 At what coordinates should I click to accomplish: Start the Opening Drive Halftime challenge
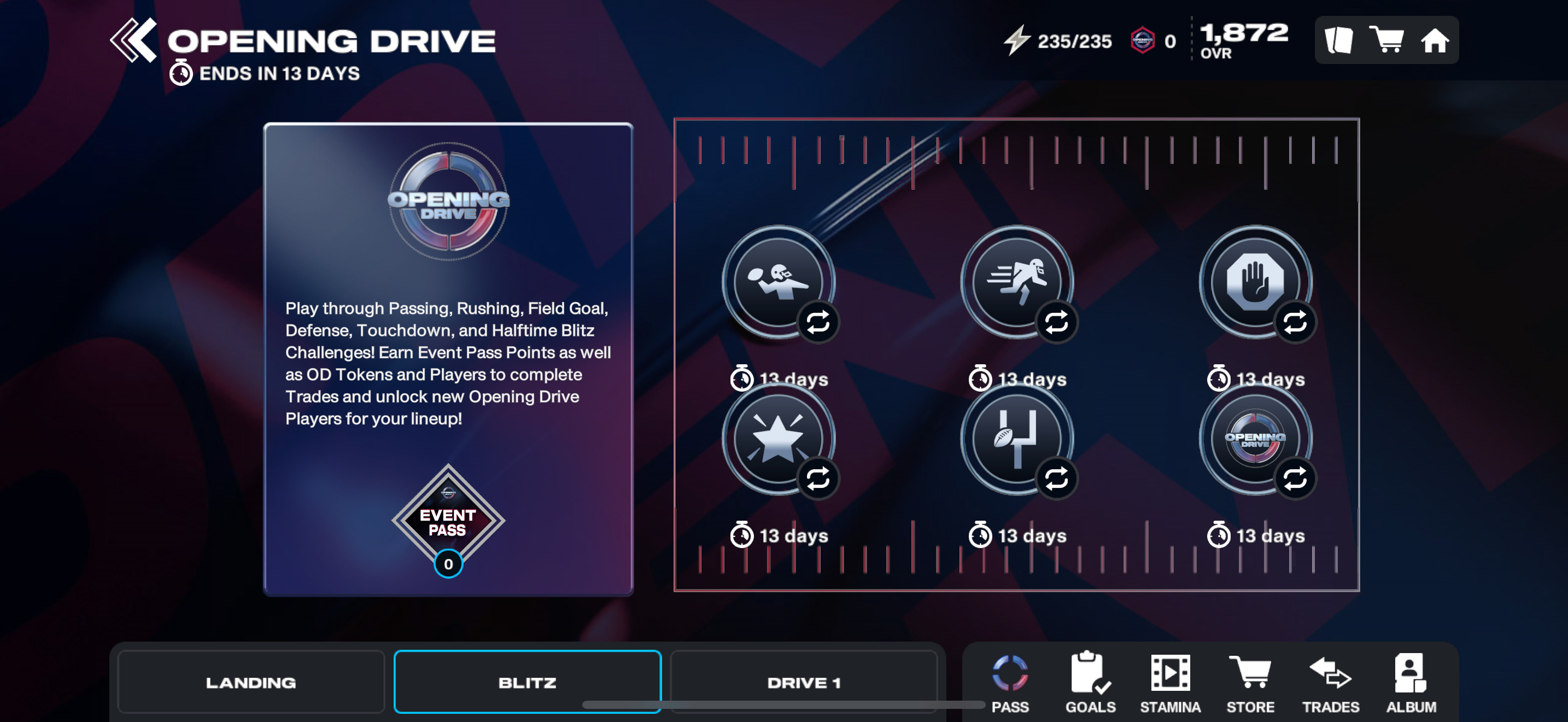pyautogui.click(x=1255, y=438)
